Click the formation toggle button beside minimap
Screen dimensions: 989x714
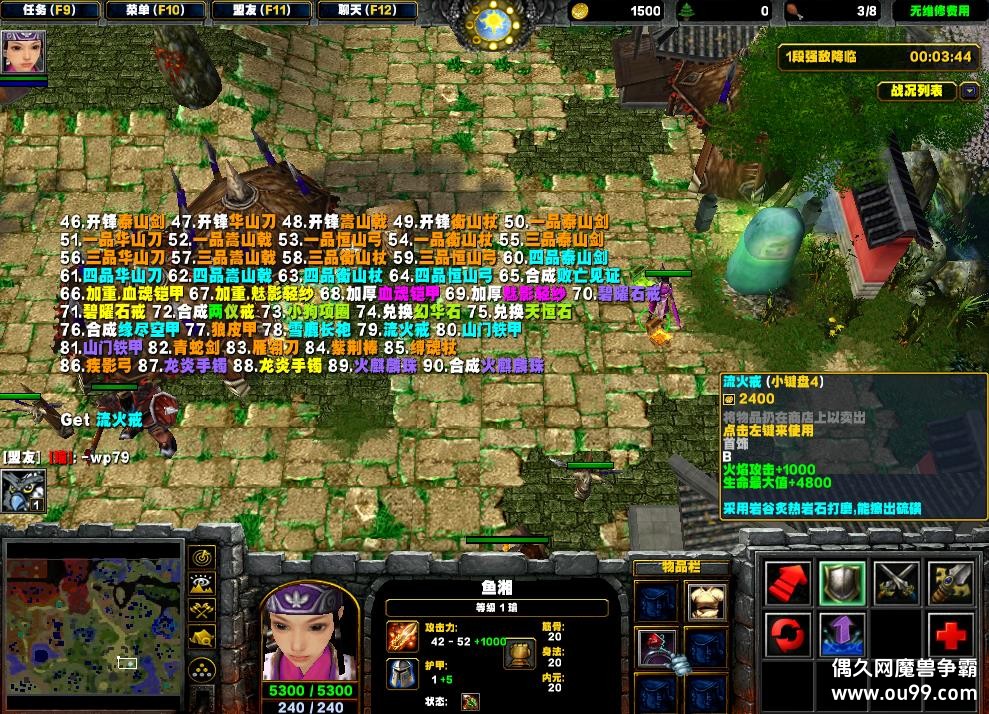203,667
